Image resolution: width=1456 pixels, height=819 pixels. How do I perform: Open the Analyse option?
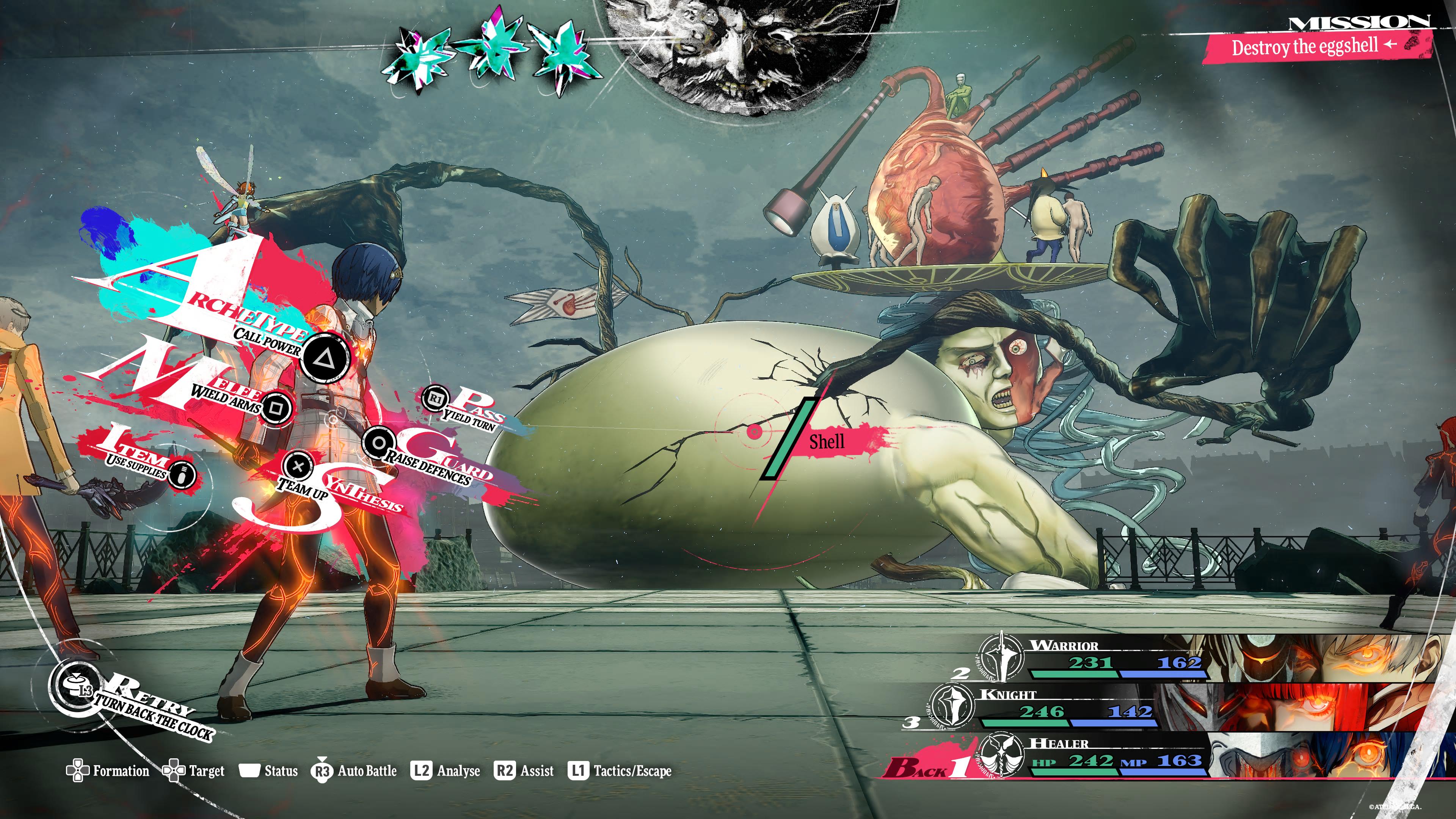(x=446, y=771)
